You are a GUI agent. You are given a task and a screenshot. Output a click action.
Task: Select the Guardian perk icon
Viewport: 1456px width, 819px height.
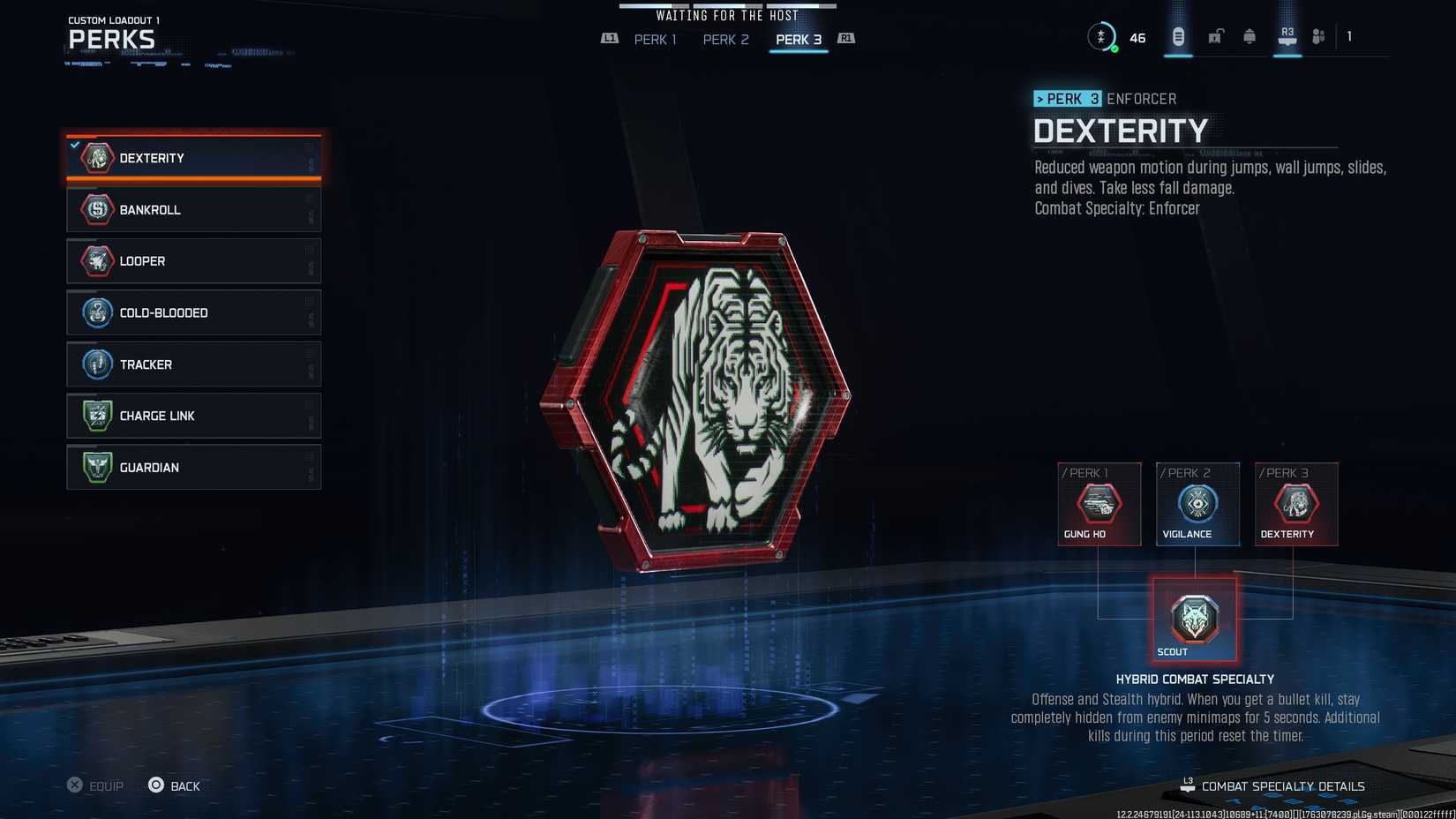97,467
